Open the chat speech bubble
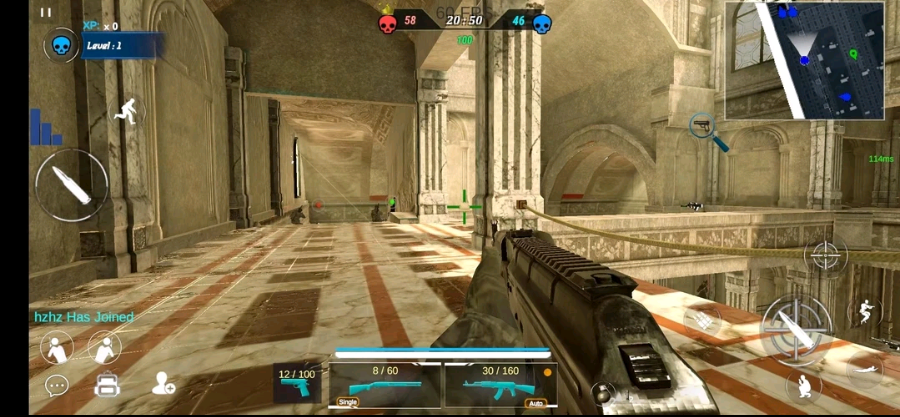This screenshot has height=417, width=900. pyautogui.click(x=57, y=385)
